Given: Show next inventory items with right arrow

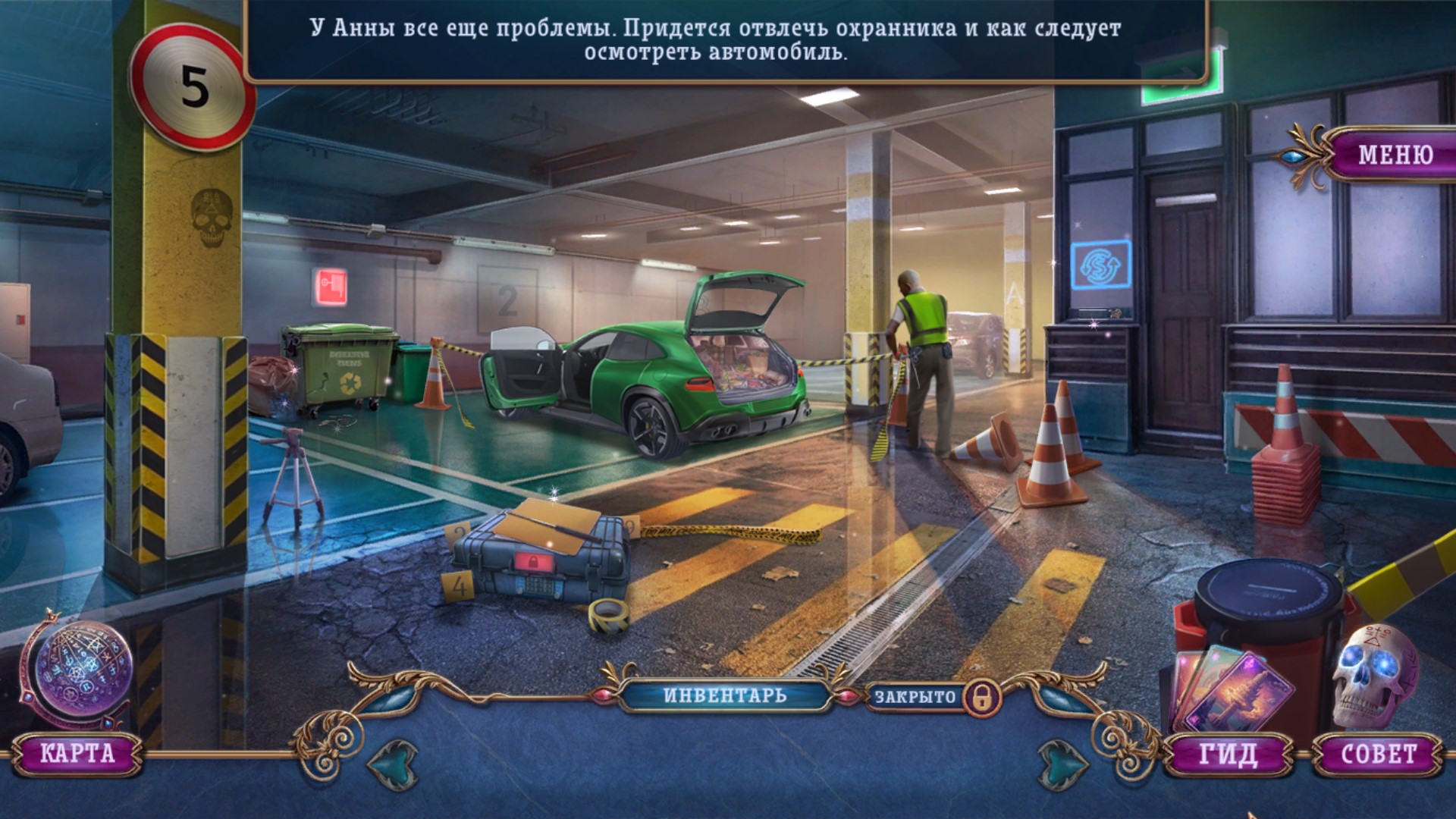Looking at the screenshot, I should (1063, 764).
